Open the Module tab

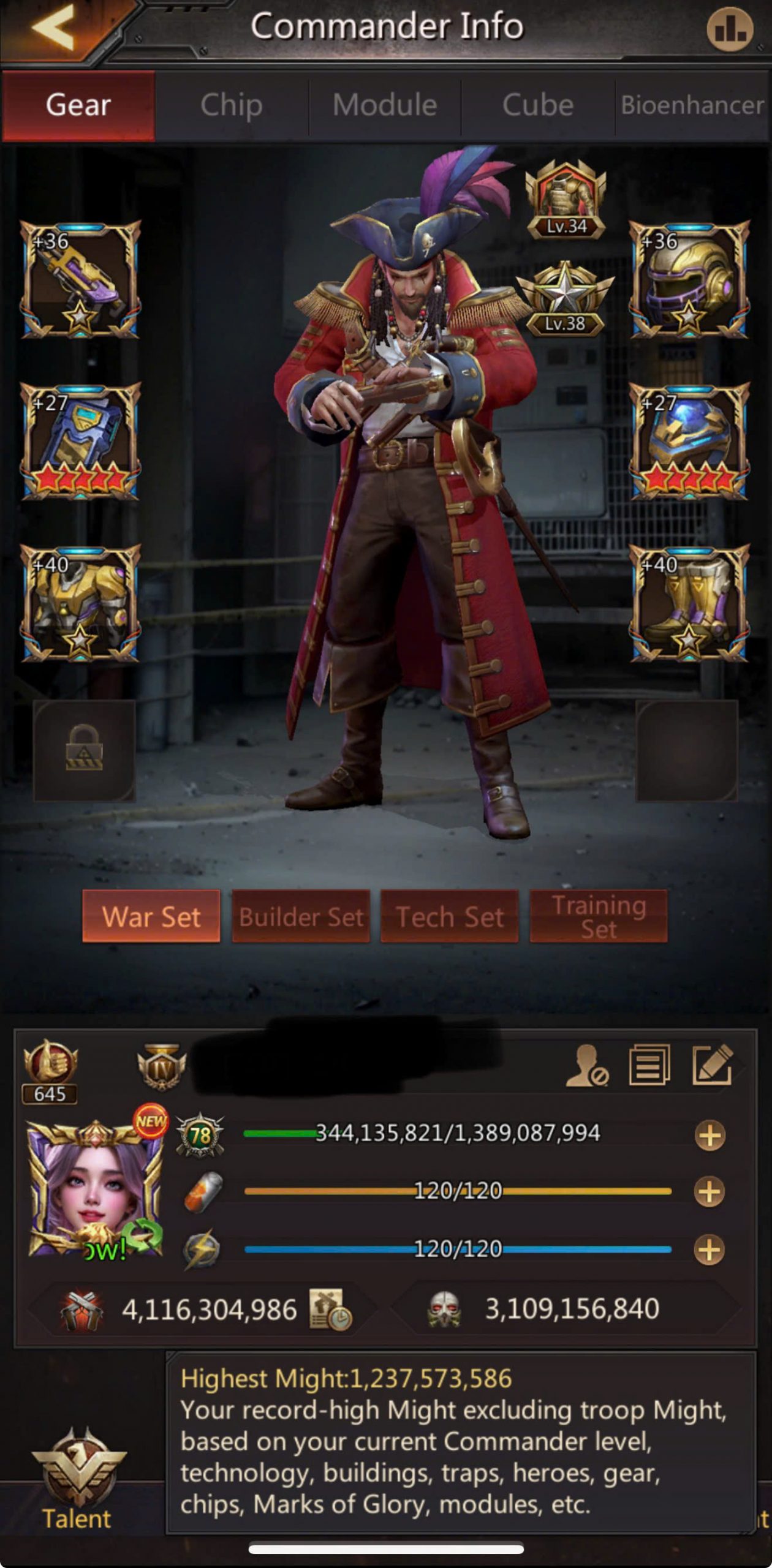pos(385,105)
